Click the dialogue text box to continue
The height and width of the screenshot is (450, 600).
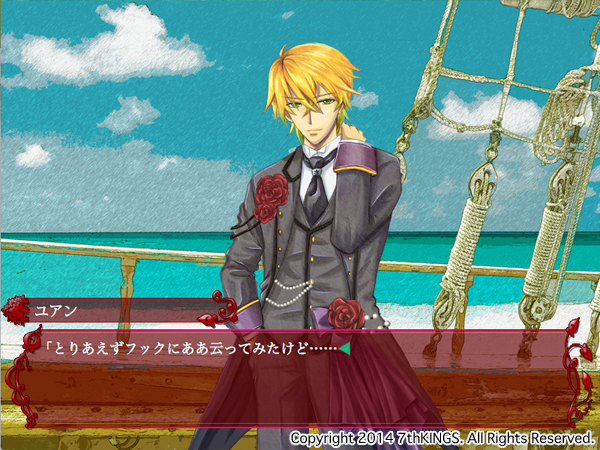300,380
